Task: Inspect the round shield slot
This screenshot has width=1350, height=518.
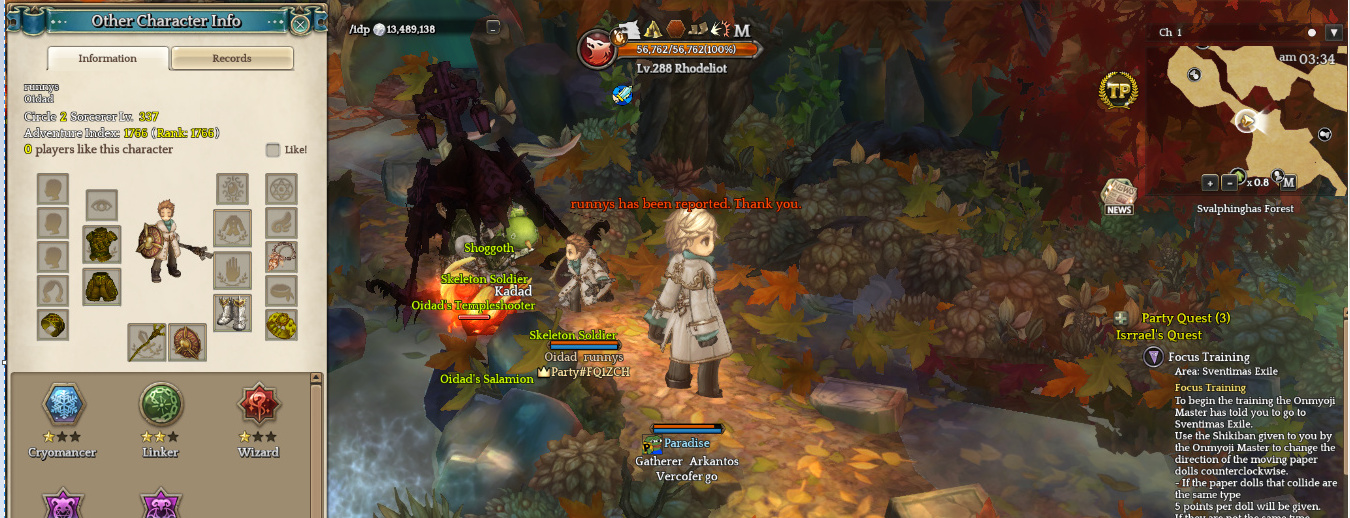Action: pos(187,342)
